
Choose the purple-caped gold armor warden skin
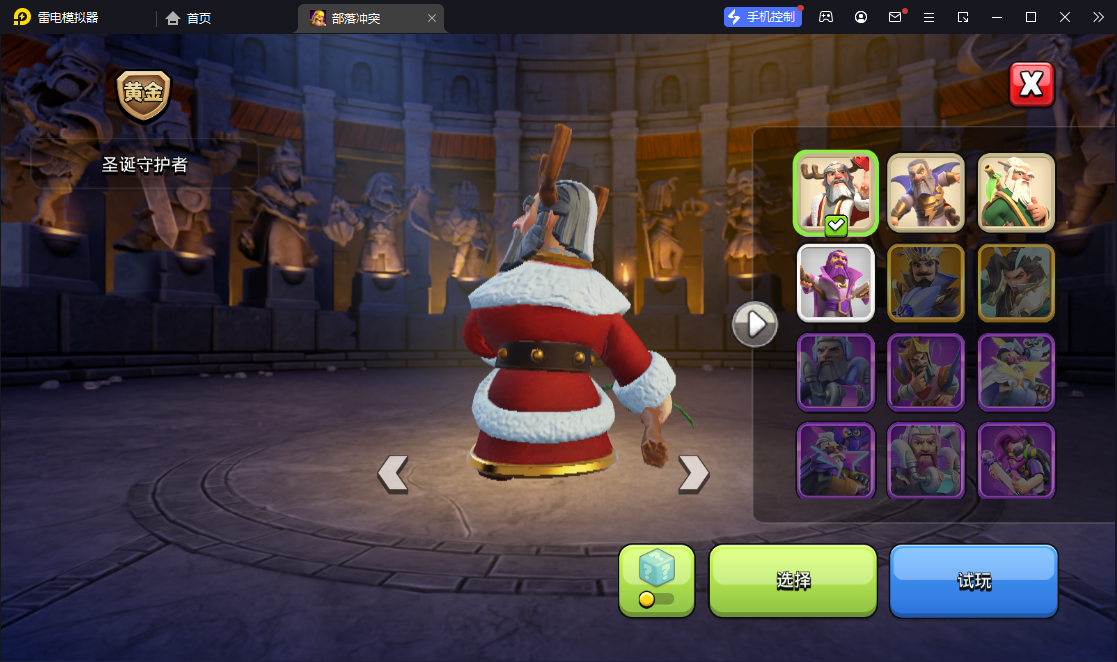[926, 193]
